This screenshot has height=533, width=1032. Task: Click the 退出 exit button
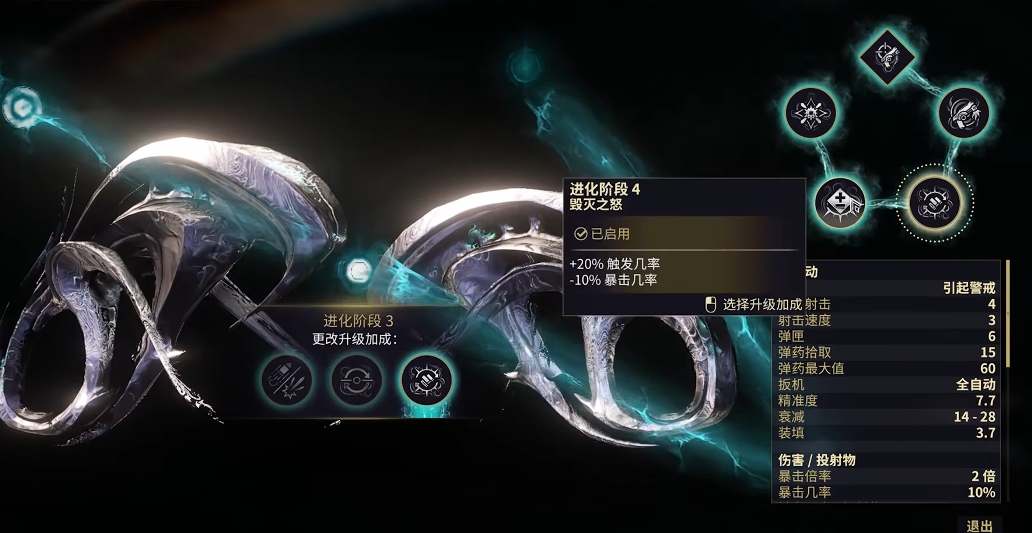pos(979,525)
